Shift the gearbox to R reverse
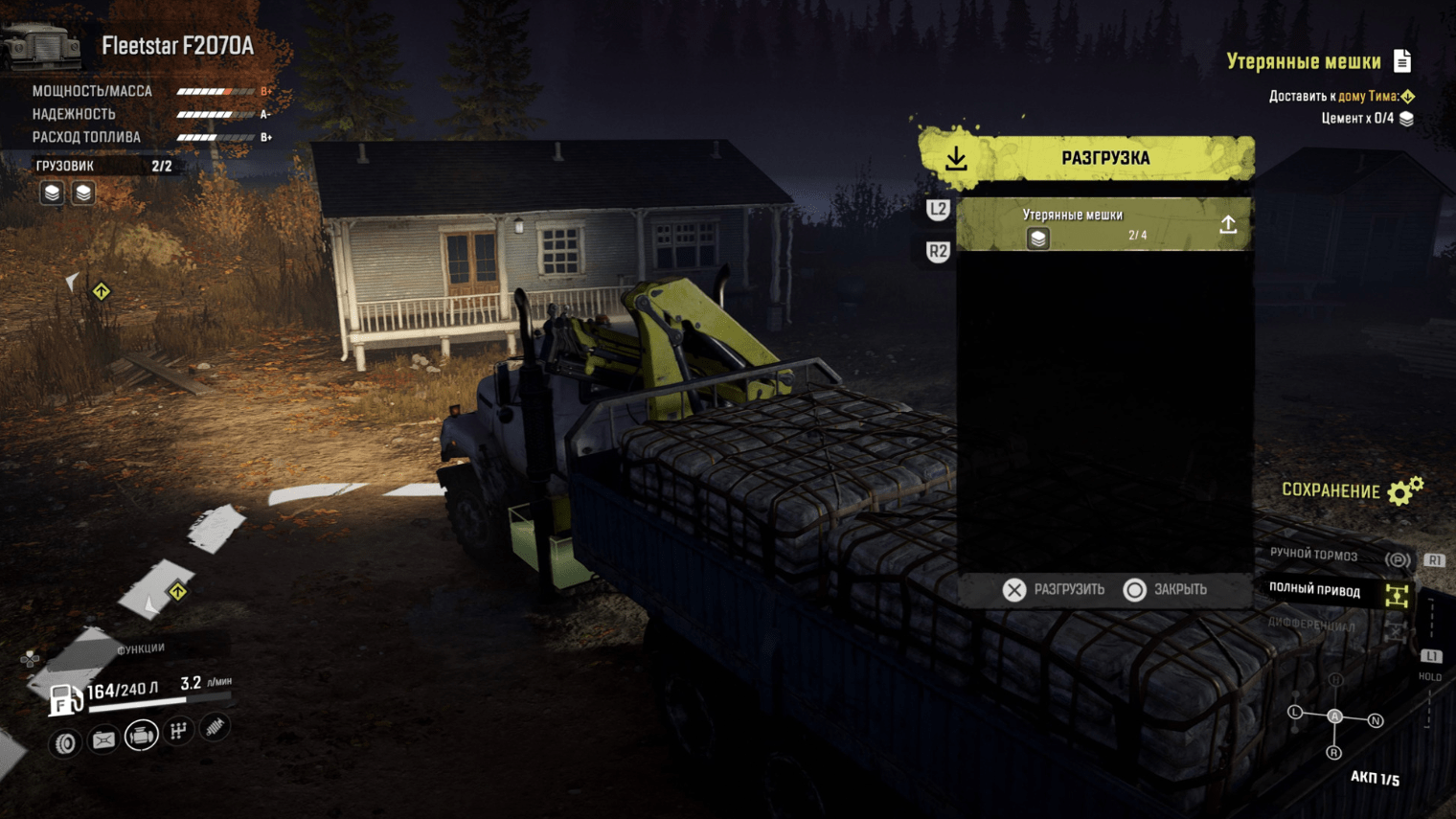This screenshot has height=819, width=1456. pyautogui.click(x=1333, y=753)
